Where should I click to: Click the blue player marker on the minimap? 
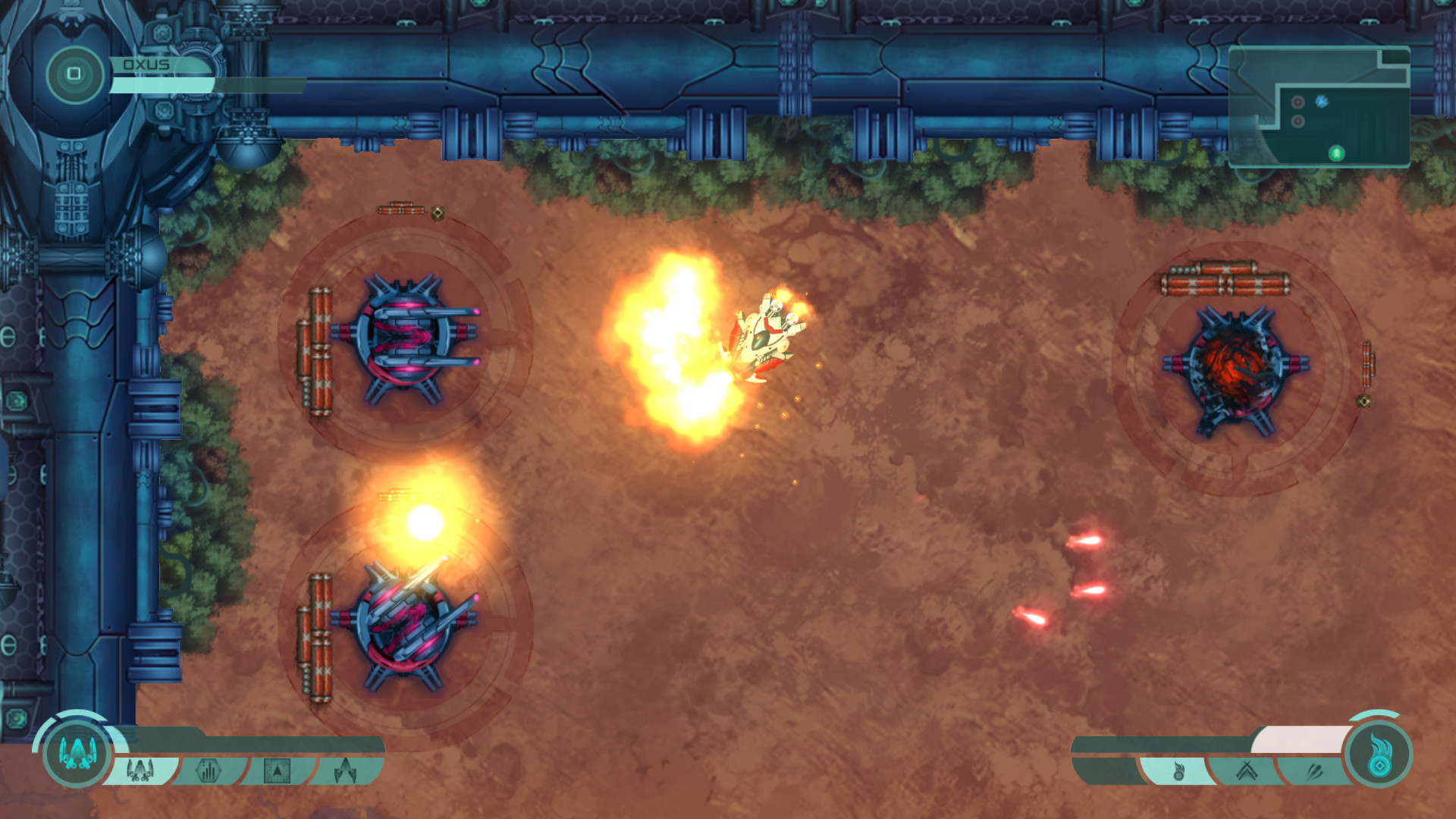pos(1322,101)
